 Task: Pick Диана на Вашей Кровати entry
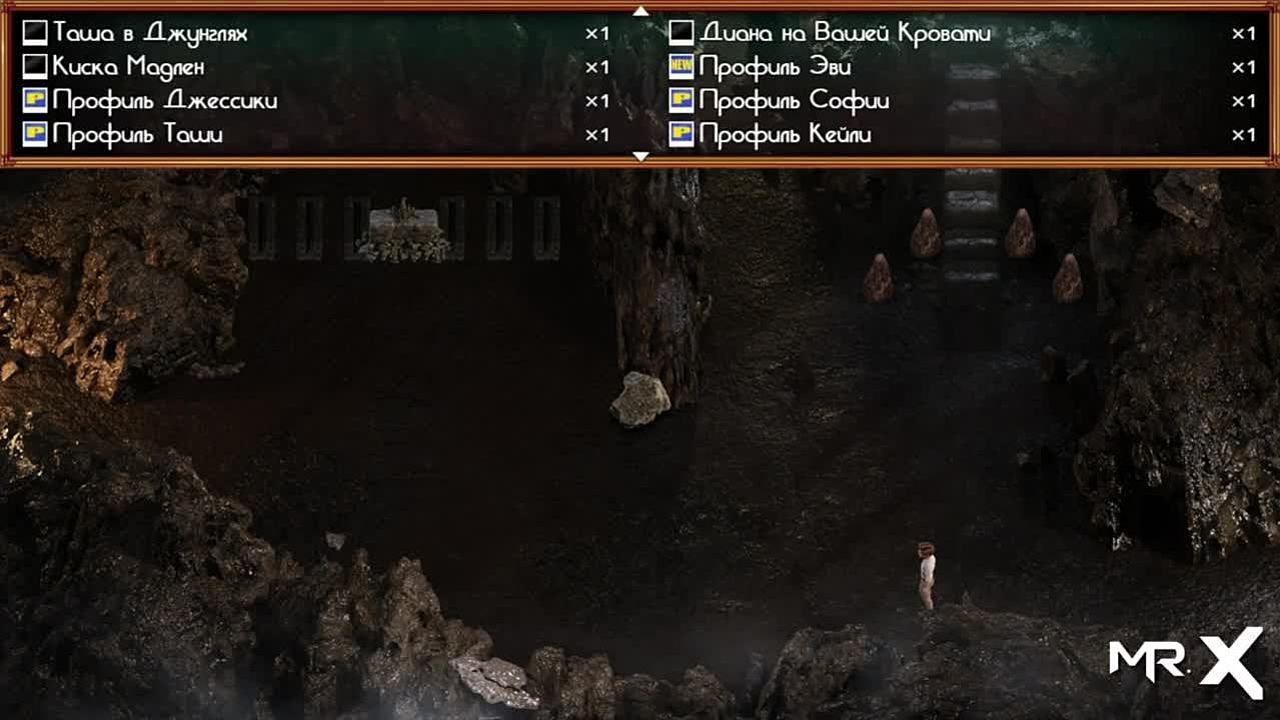(x=845, y=34)
